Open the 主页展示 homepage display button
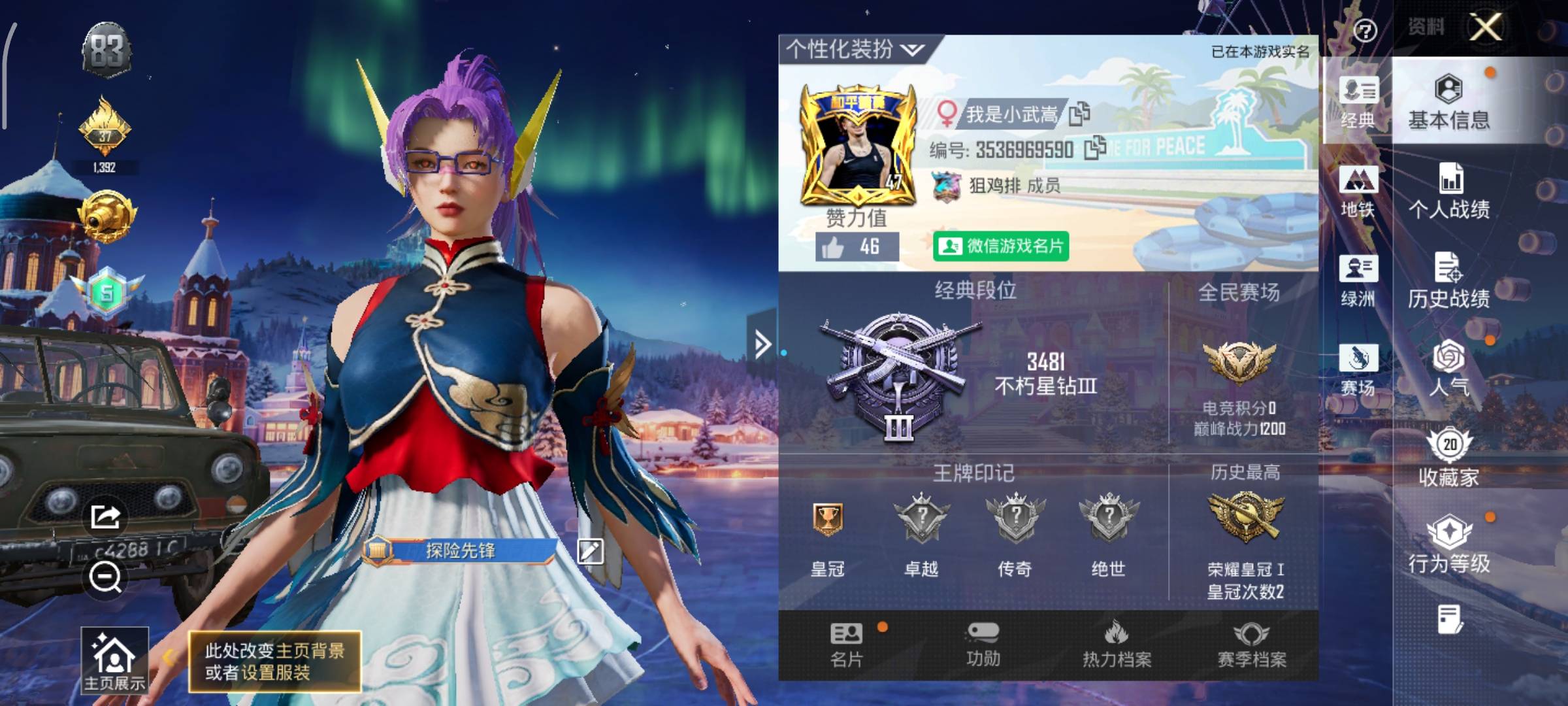 (114, 660)
